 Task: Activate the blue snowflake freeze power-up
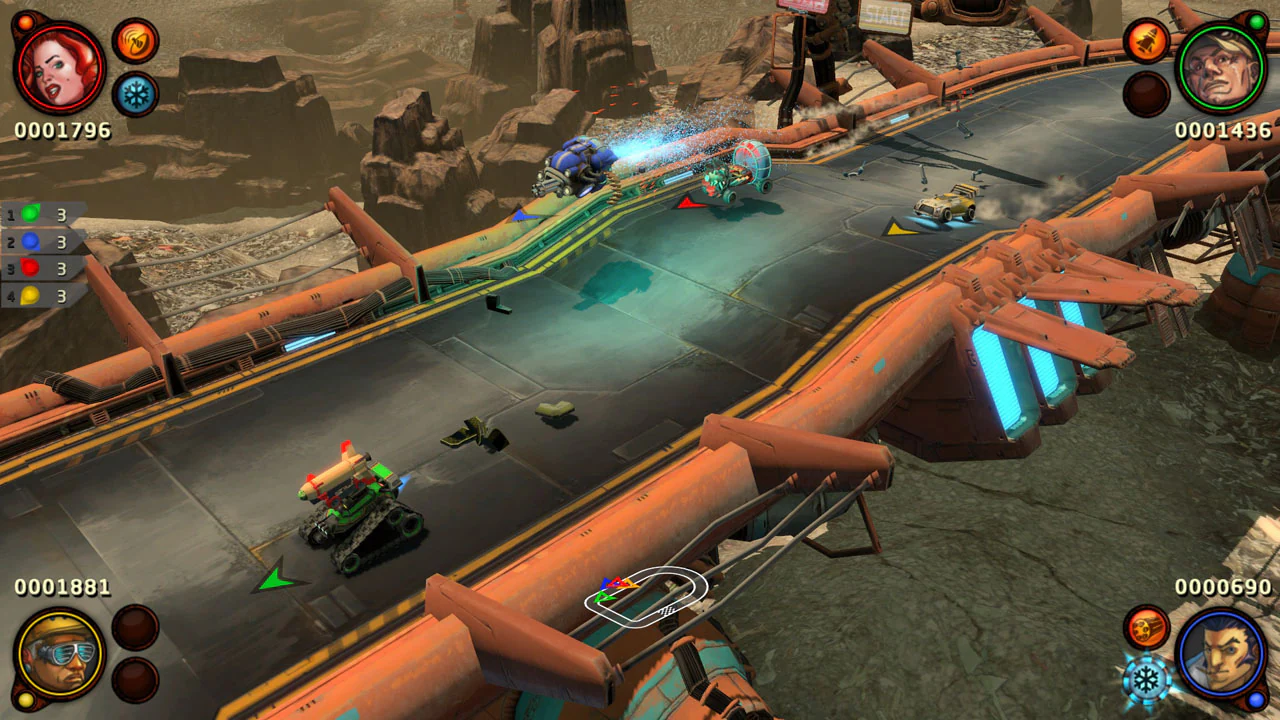pyautogui.click(x=137, y=91)
